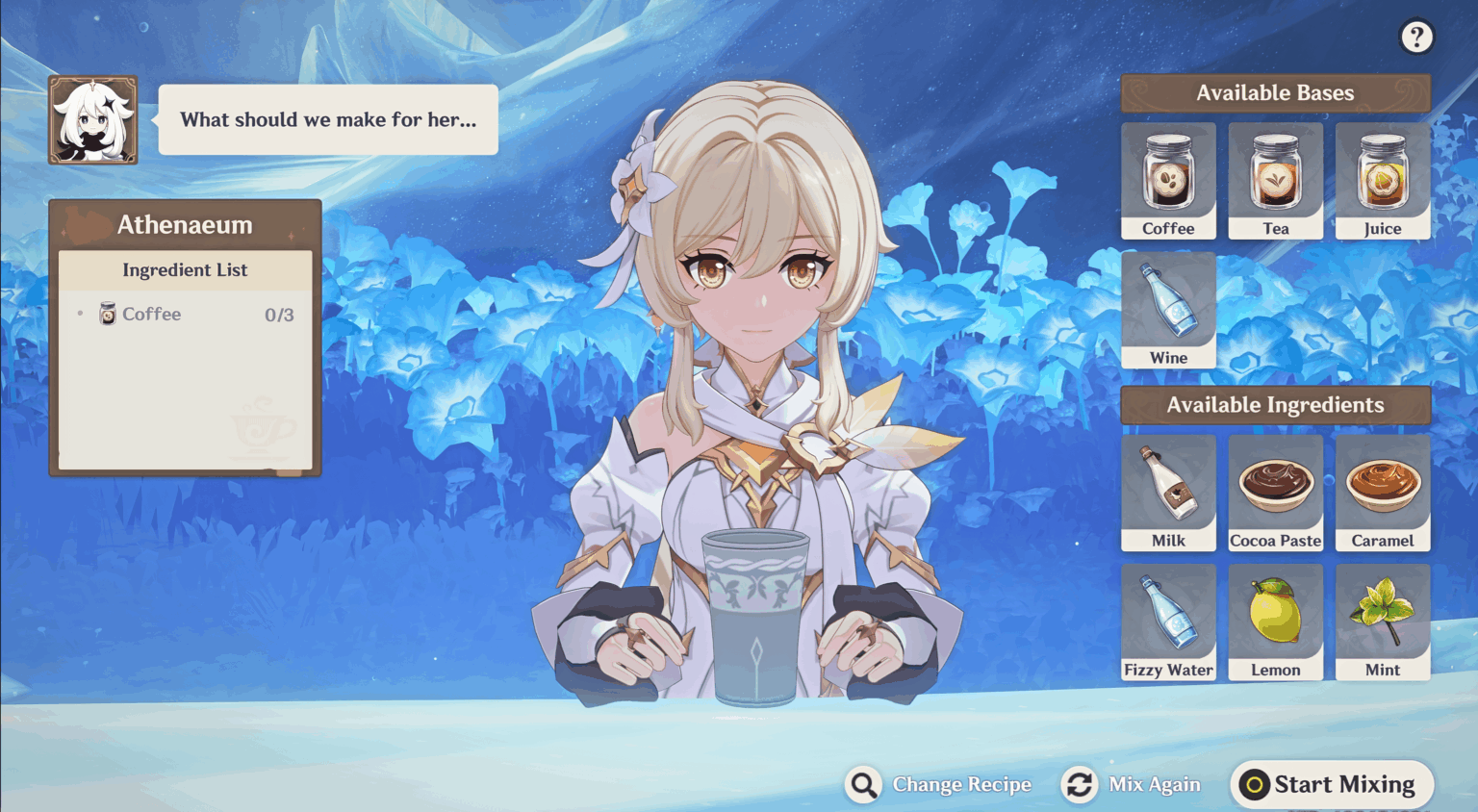Click Paimon's dialogue speech bubble
1478x812 pixels.
328,119
